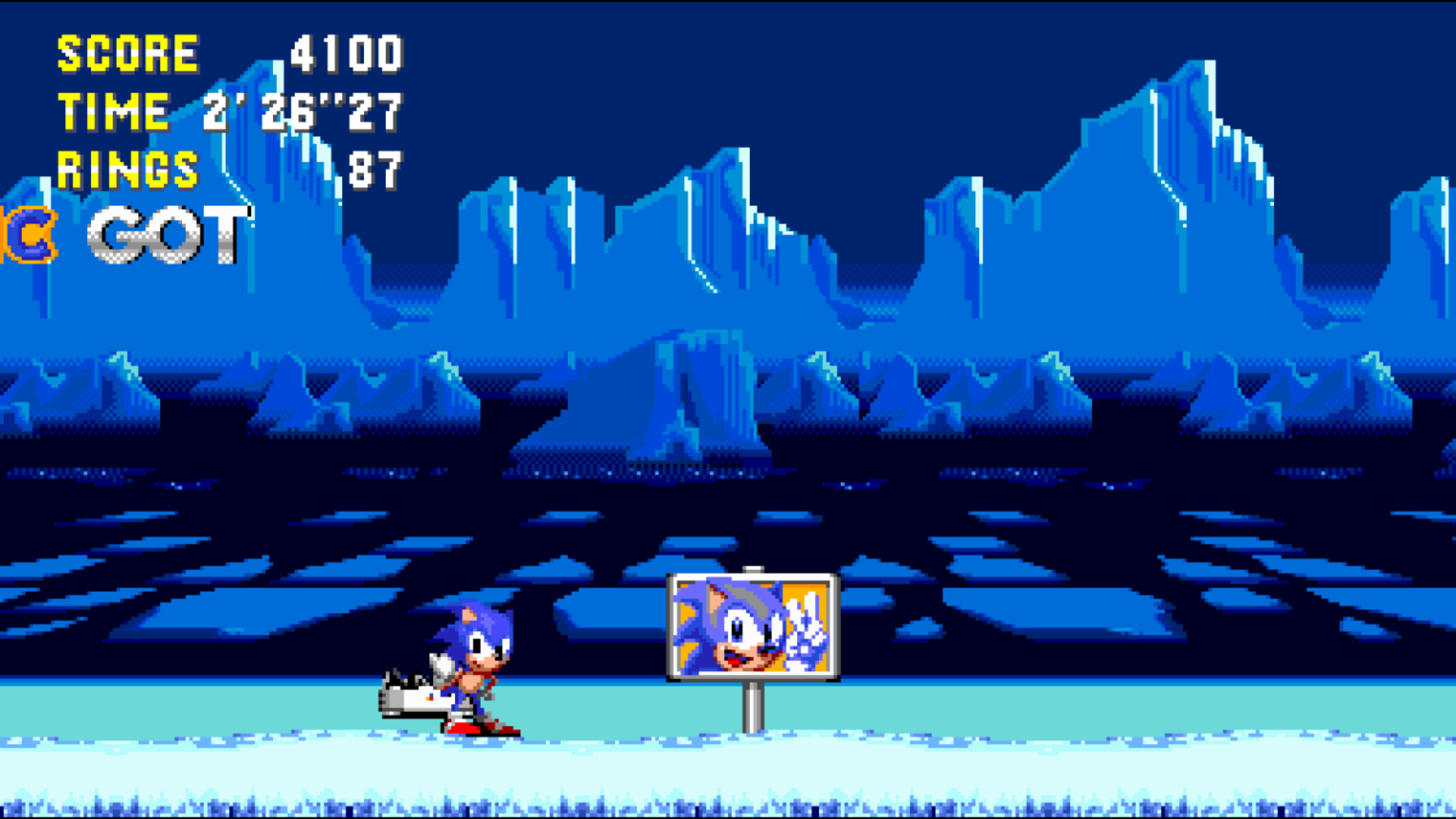1456x819 pixels.
Task: Click the yellow TIME label
Action: 114,111
